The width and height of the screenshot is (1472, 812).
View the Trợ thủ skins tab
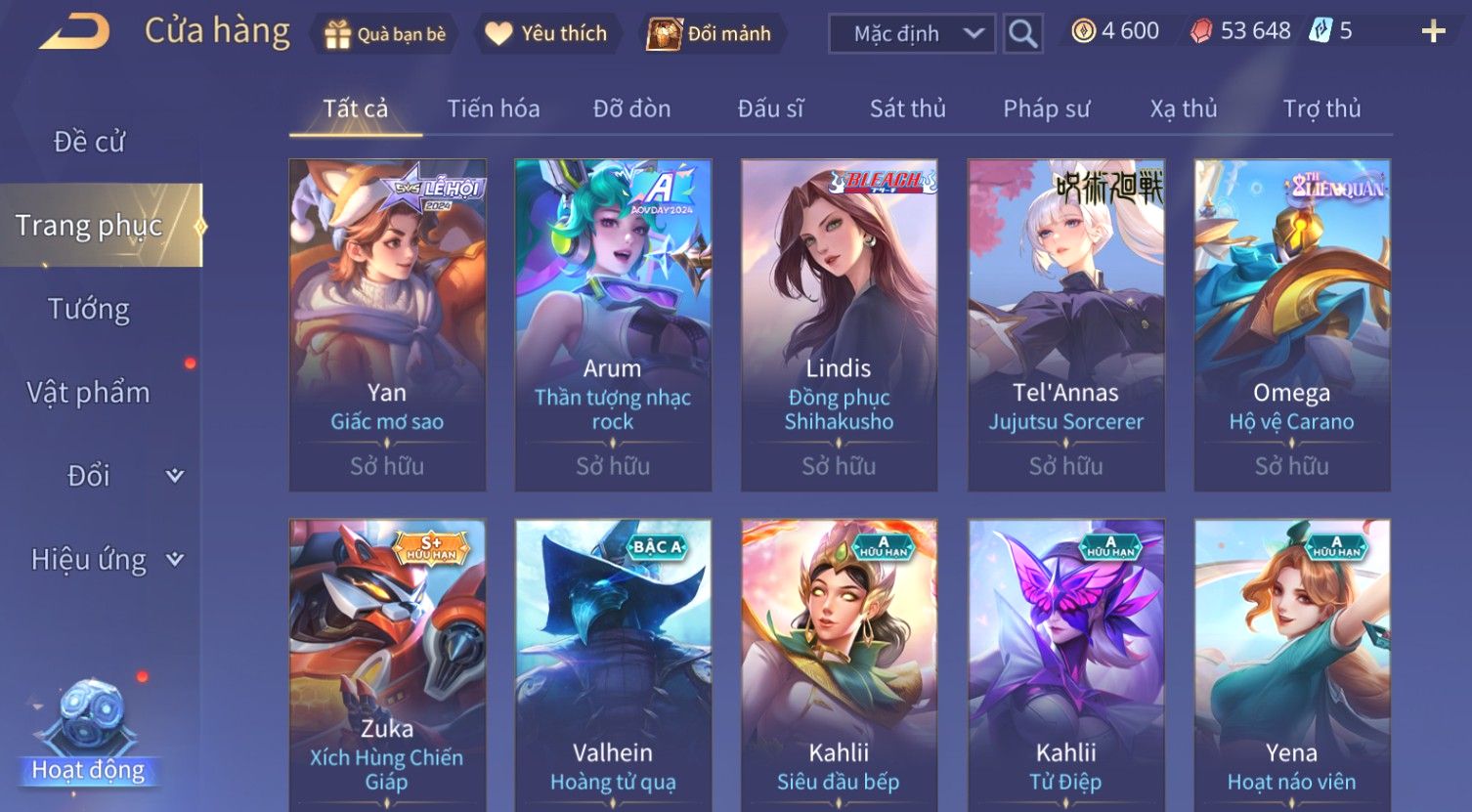[x=1321, y=108]
